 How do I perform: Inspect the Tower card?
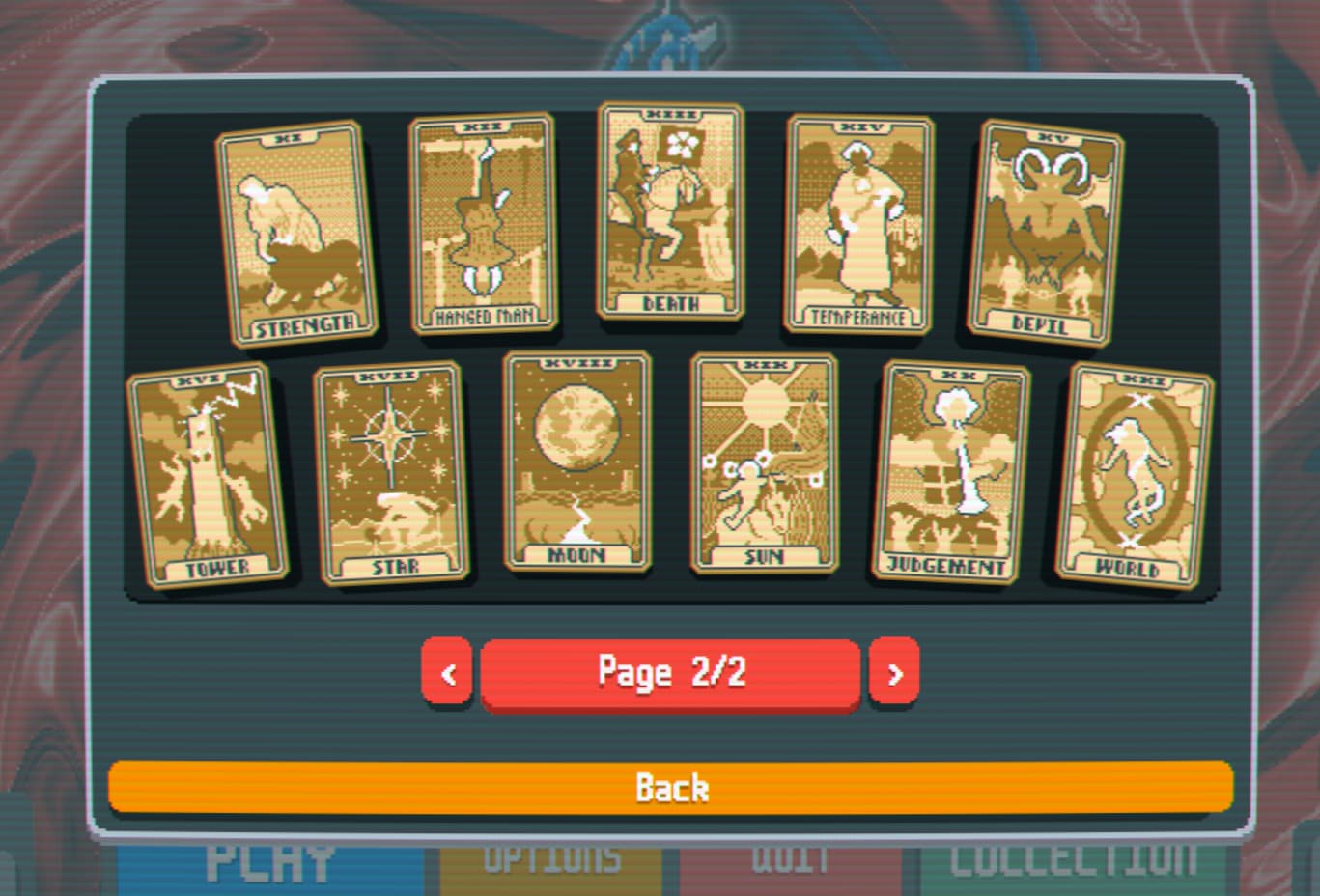point(208,473)
